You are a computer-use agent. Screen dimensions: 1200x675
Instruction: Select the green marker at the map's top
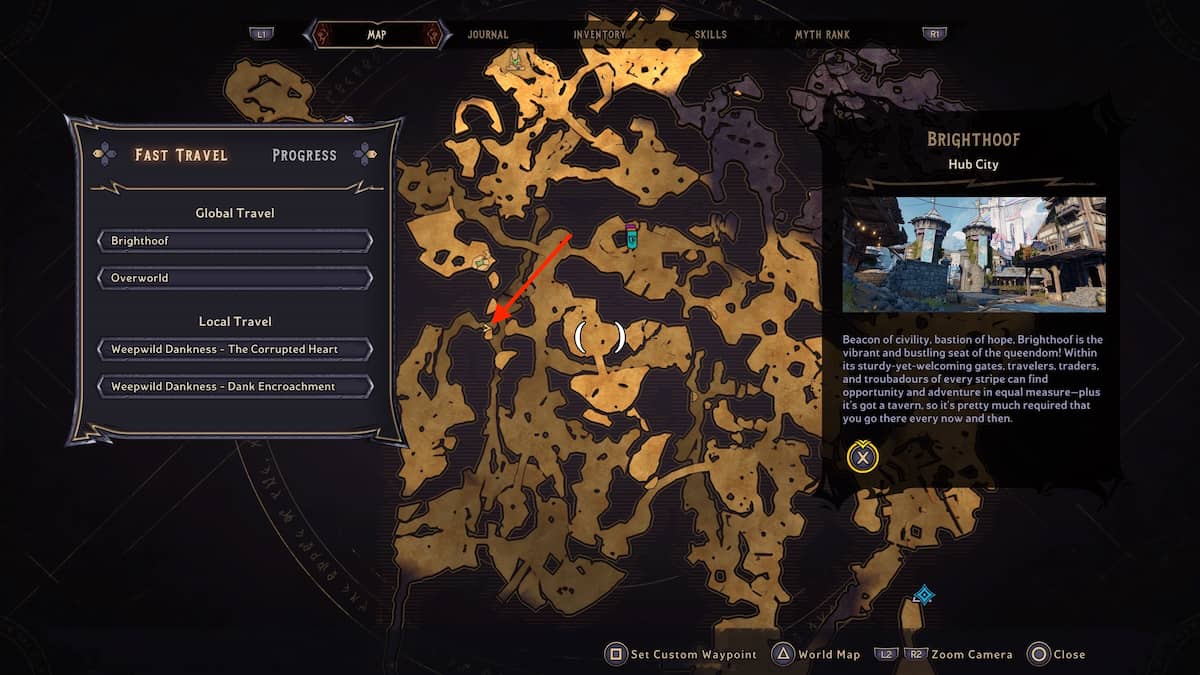tap(516, 60)
